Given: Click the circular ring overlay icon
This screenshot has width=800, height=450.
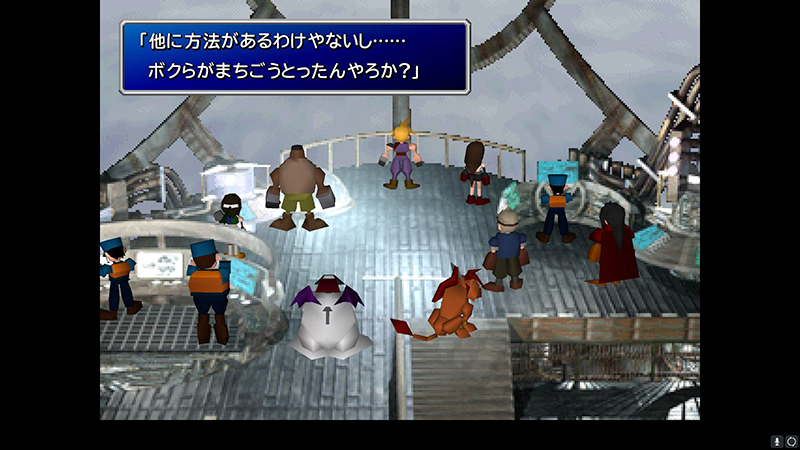Looking at the screenshot, I should click(x=791, y=441).
